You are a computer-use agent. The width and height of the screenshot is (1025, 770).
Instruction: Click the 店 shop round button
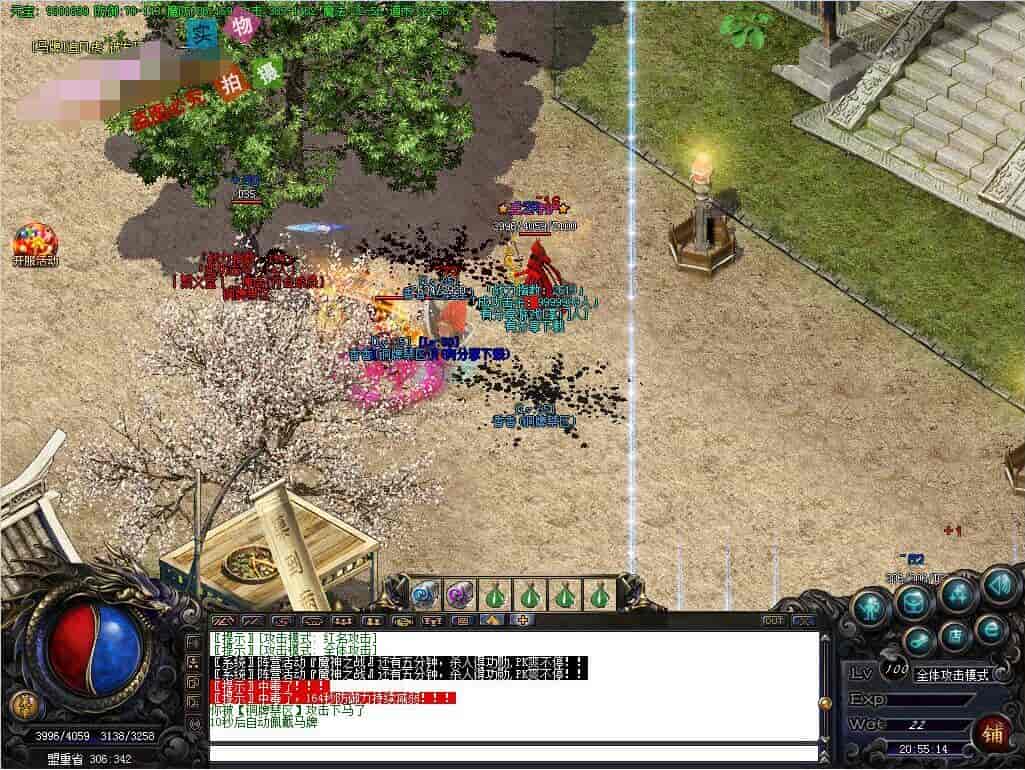coord(955,635)
